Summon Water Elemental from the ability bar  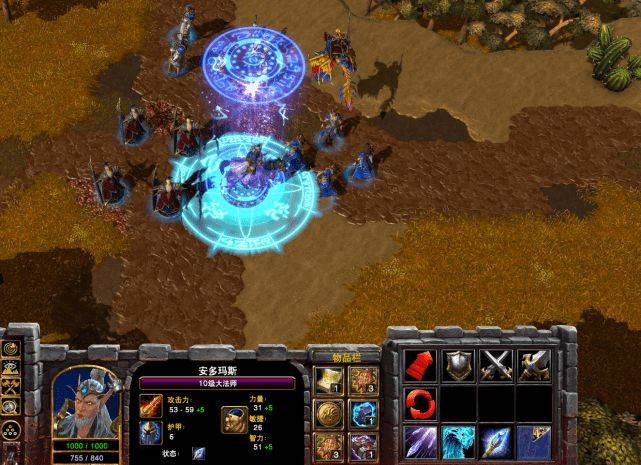pyautogui.click(x=458, y=441)
